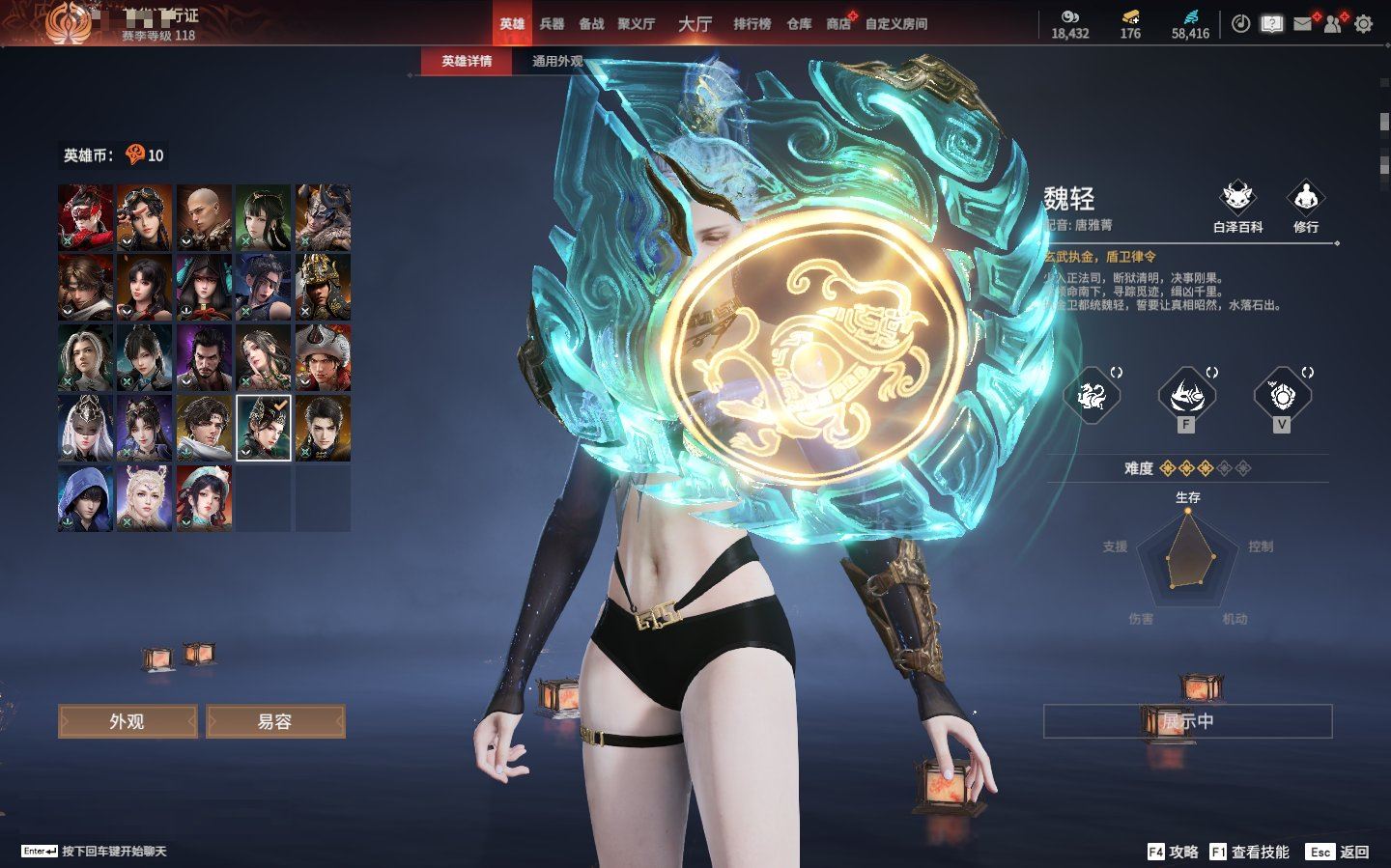Choose the blue-hooded hero portrait
The width and height of the screenshot is (1391, 868).
[x=85, y=498]
